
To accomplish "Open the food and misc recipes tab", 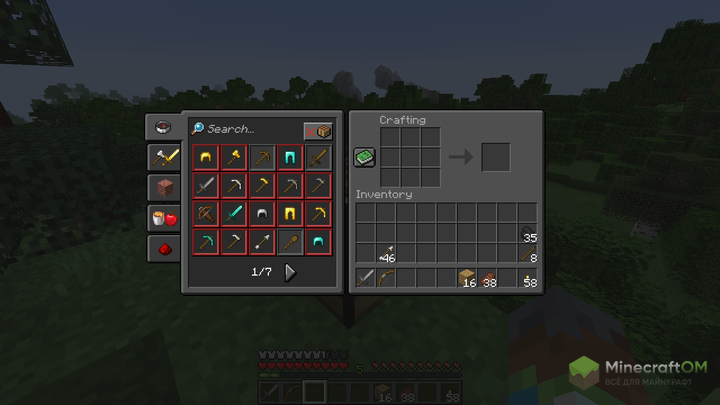I will tap(163, 217).
